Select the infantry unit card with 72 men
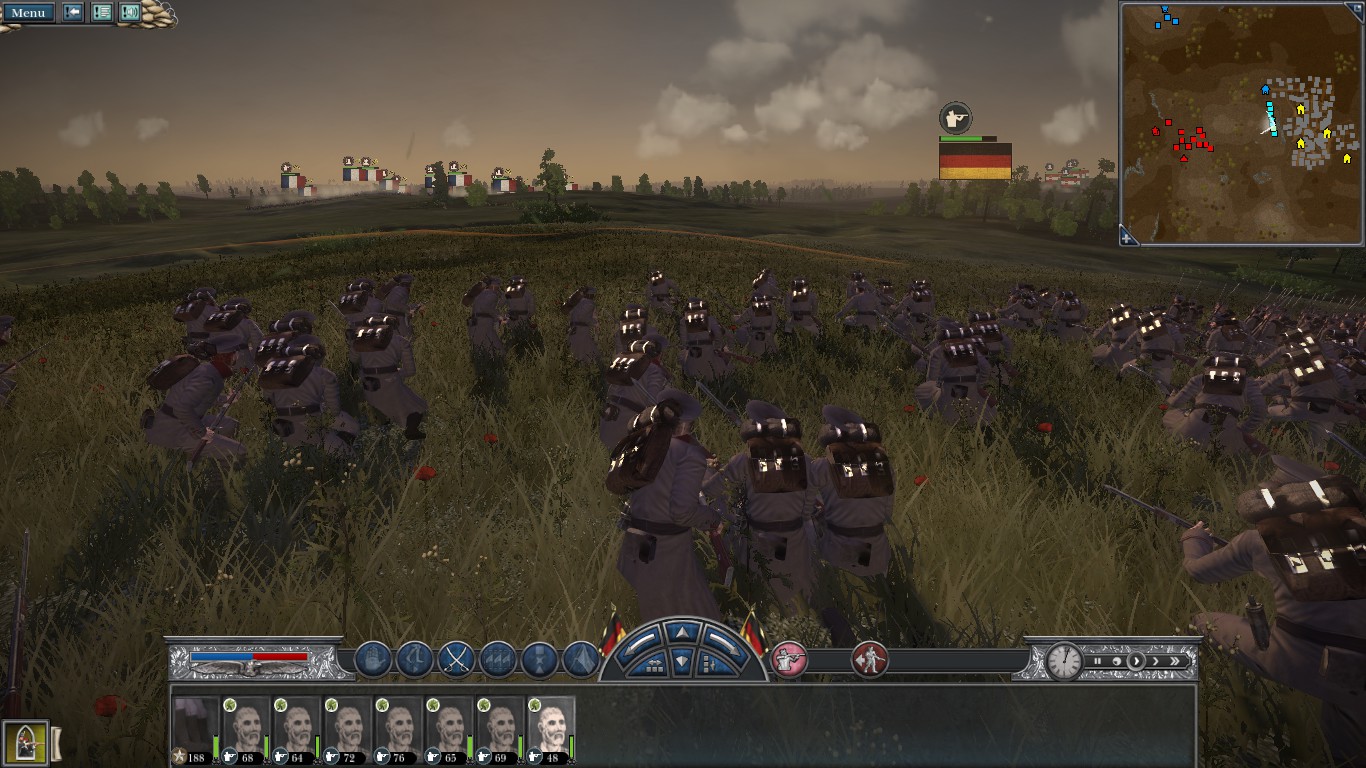Image resolution: width=1366 pixels, height=768 pixels. click(347, 730)
